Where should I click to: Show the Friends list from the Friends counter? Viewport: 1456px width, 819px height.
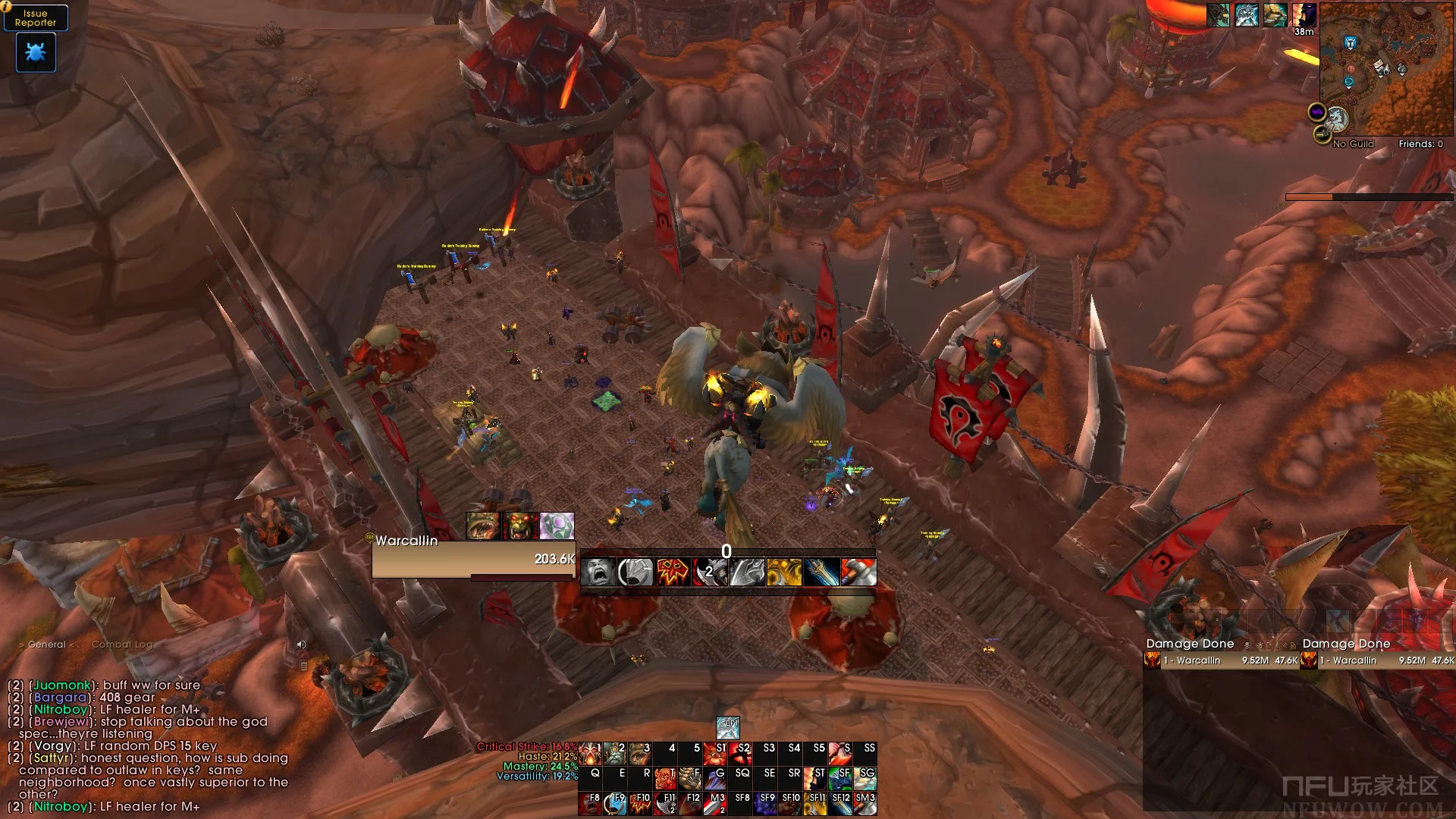(x=1420, y=144)
